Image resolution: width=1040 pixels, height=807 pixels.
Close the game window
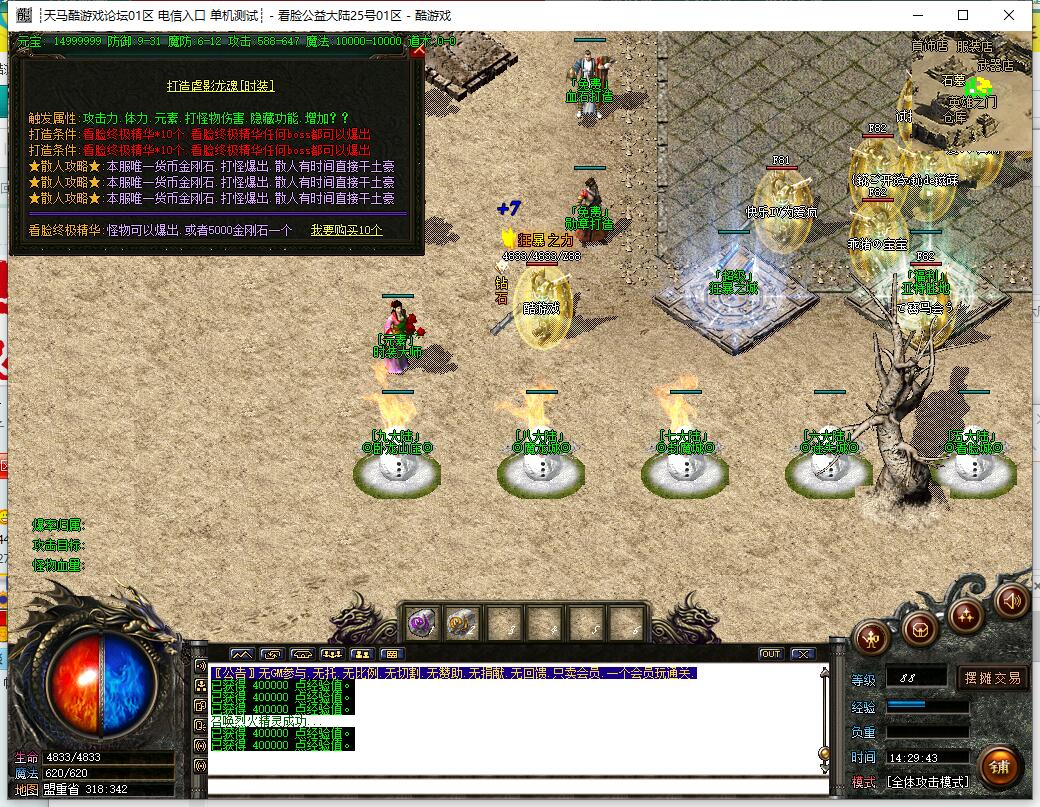click(x=1008, y=15)
